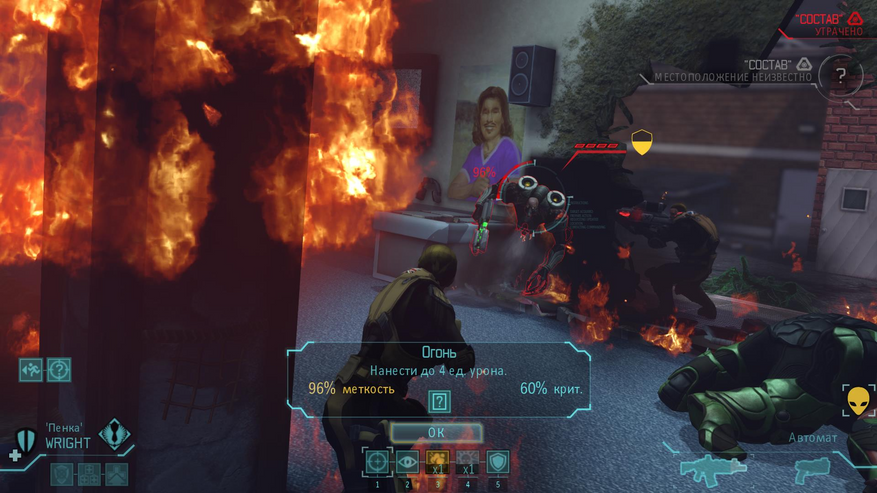Select the shield-with-cross perk icon under Wright
877x493 pixels.
coord(63,473)
